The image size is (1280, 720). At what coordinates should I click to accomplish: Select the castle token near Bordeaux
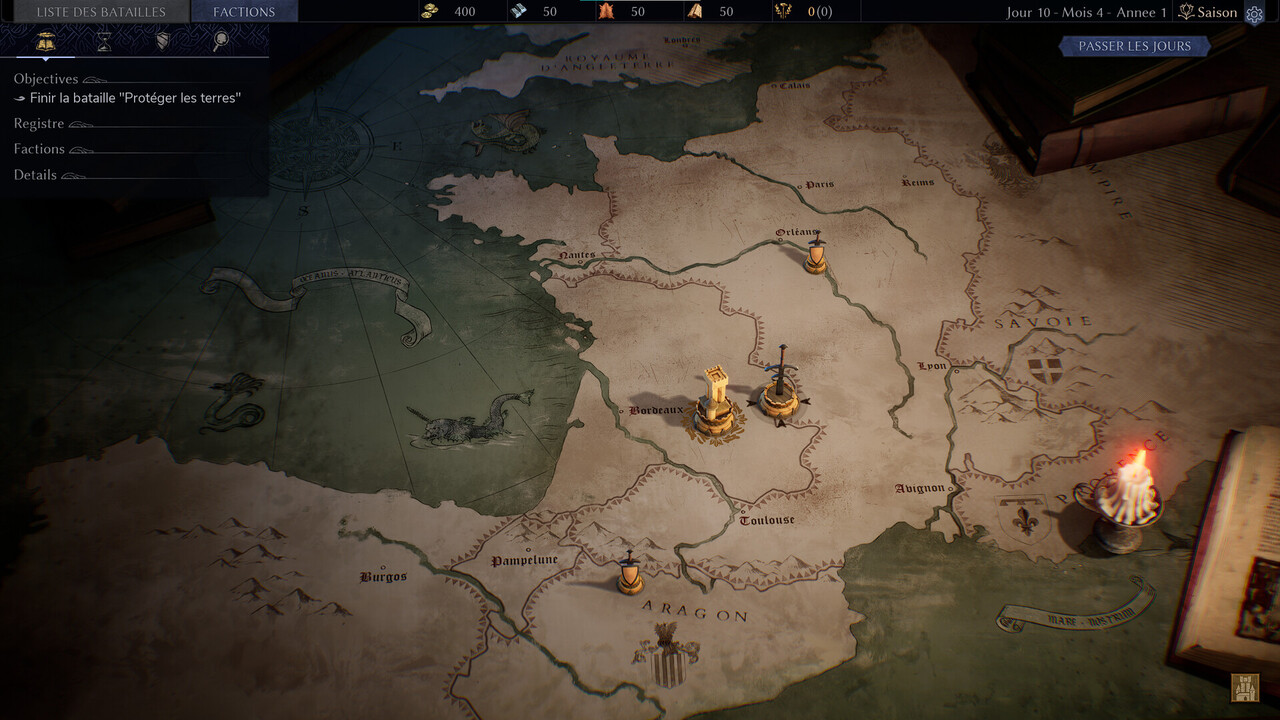point(716,402)
